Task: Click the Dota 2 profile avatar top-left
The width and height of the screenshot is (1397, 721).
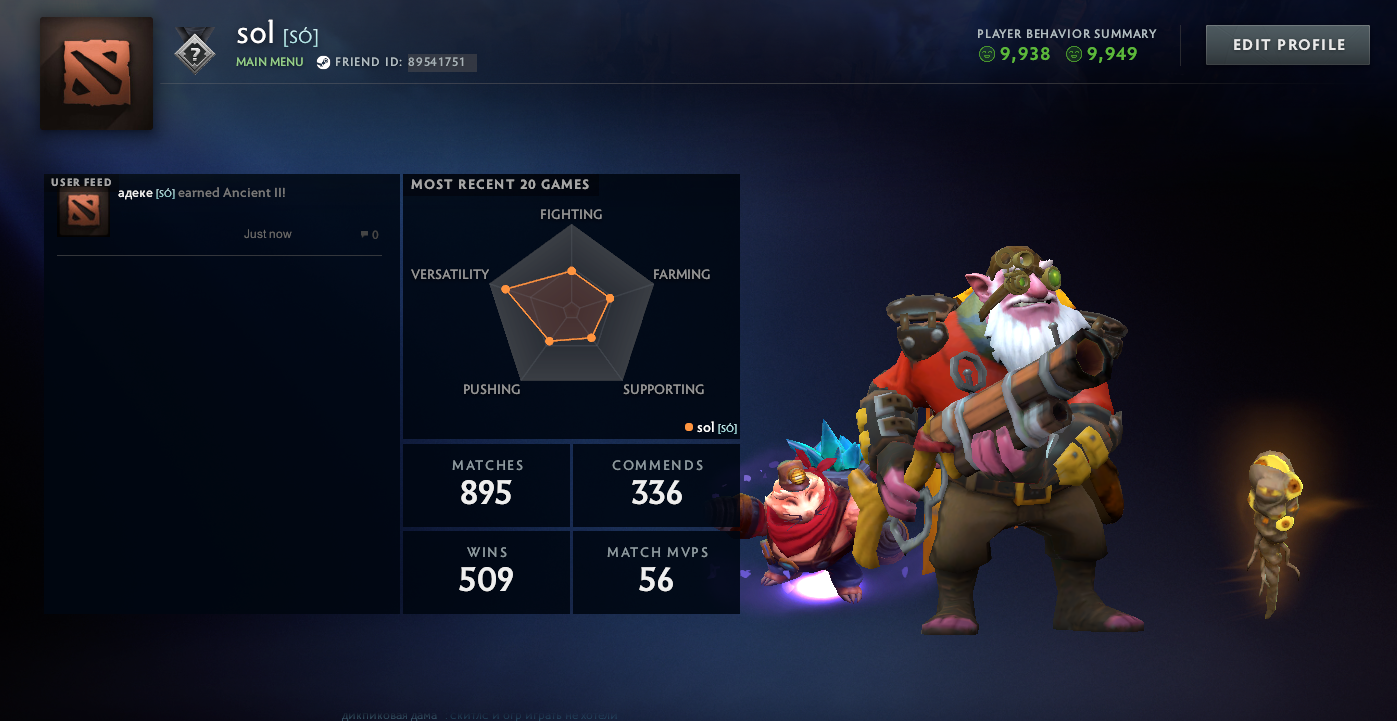Action: (x=96, y=73)
